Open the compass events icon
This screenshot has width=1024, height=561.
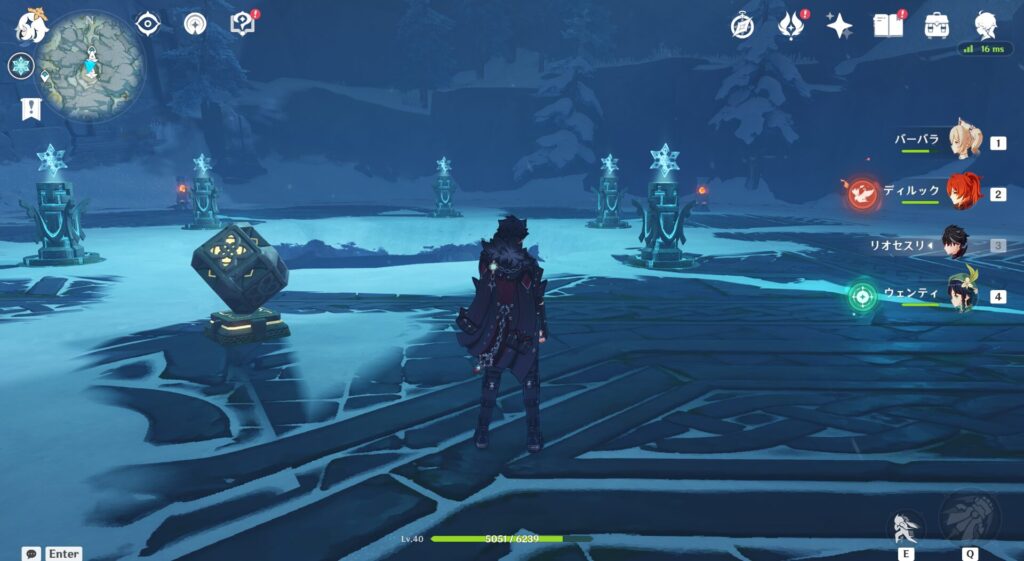(742, 26)
